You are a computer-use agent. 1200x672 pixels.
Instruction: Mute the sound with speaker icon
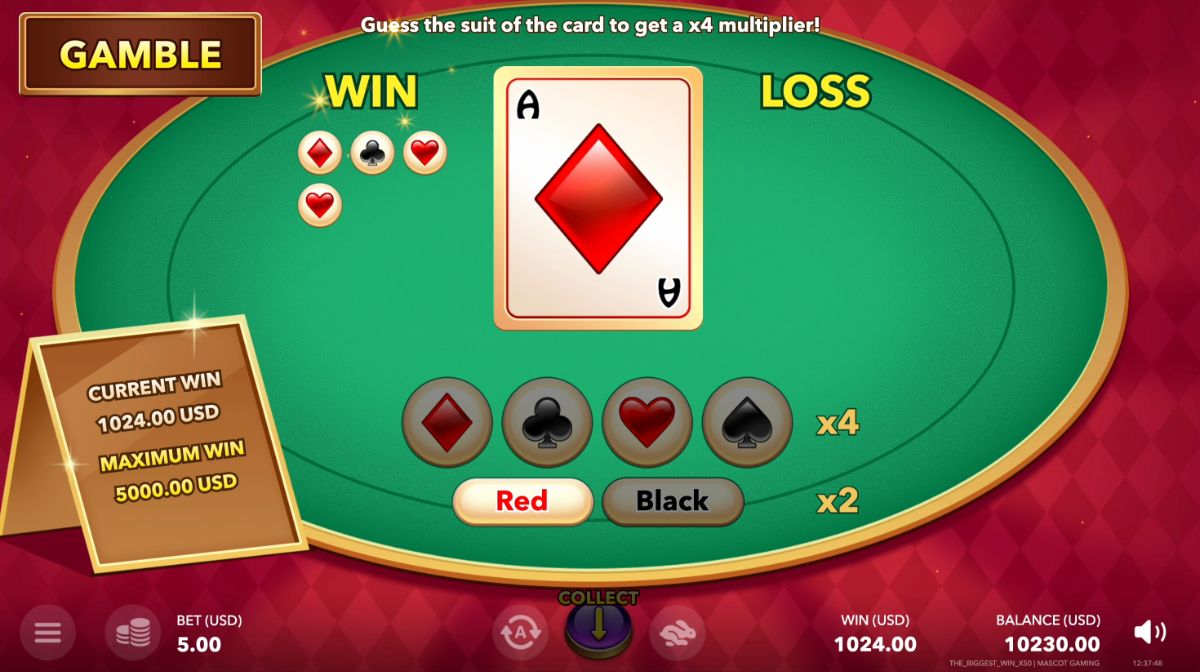(1149, 632)
